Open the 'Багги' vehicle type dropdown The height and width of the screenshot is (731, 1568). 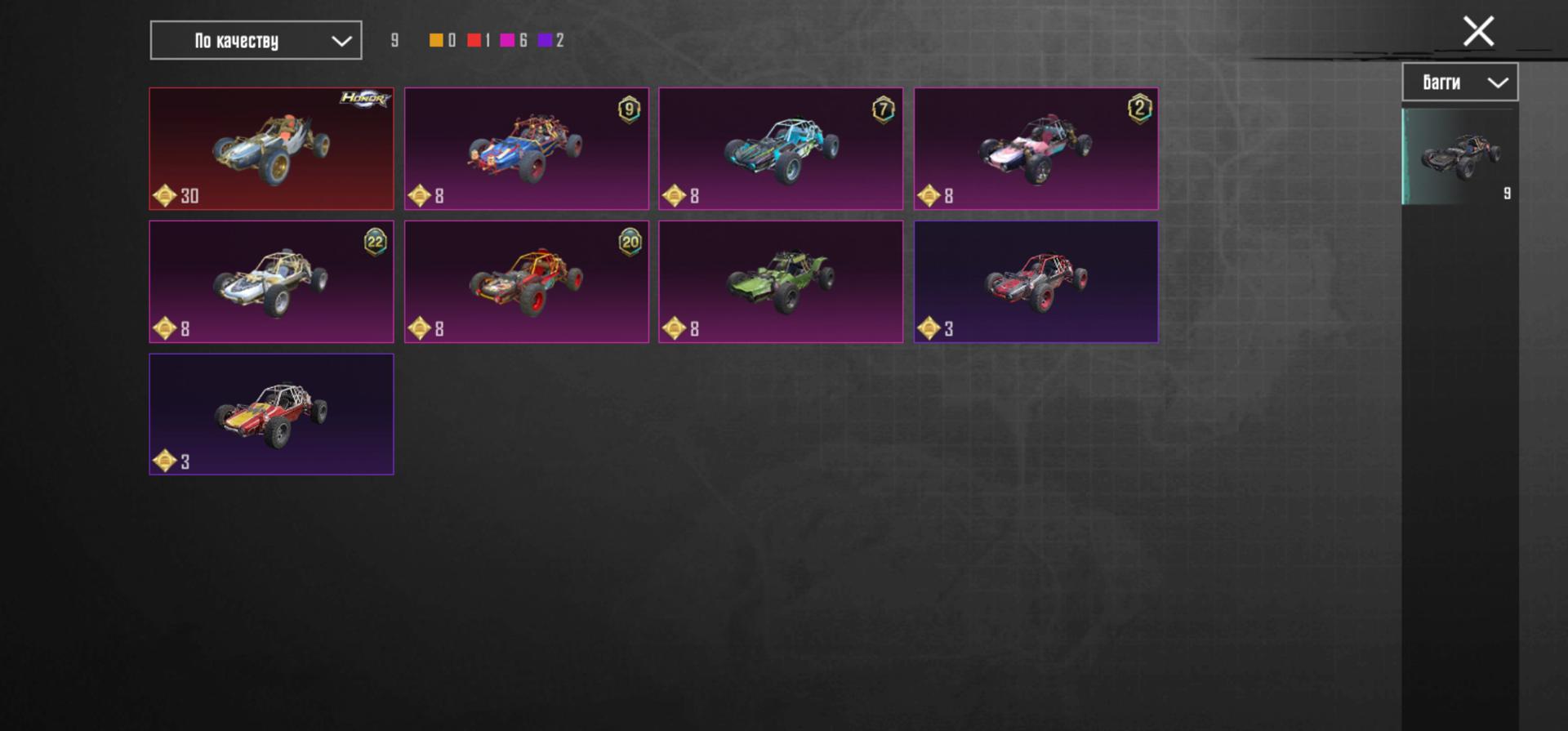pos(1459,82)
